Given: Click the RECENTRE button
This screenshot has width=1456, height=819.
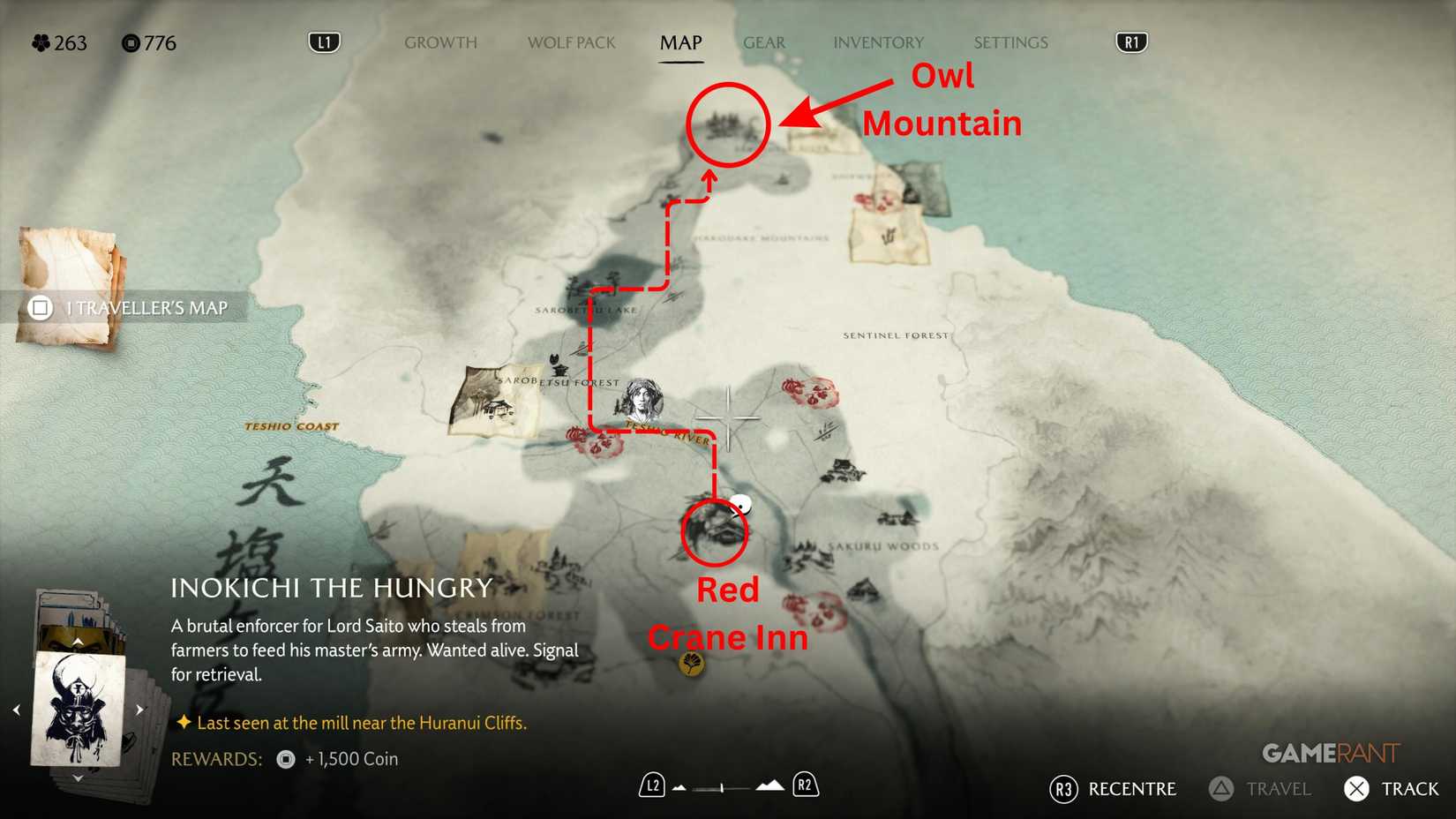Looking at the screenshot, I should click(x=1112, y=789).
